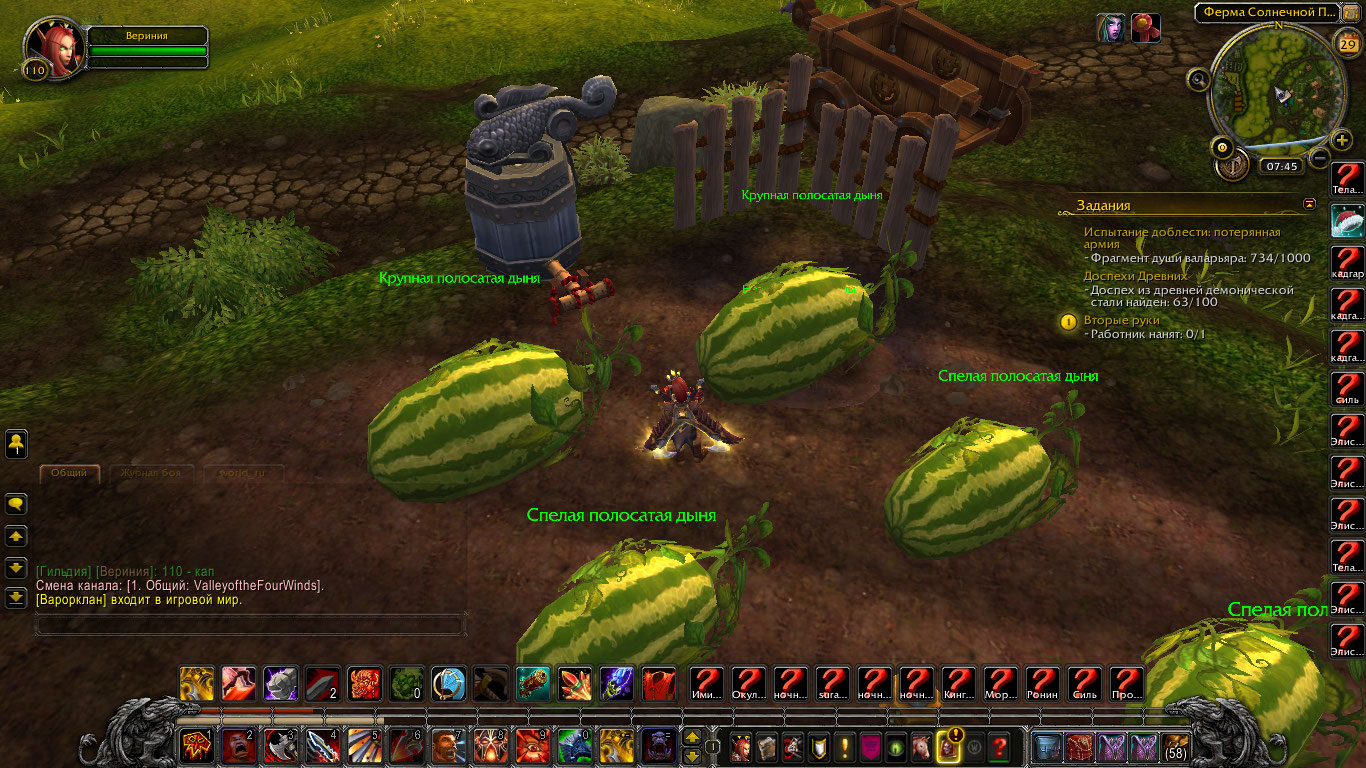Viewport: 1366px width, 768px height.
Task: Toggle the minimap tracking magnifier button
Action: click(1199, 78)
